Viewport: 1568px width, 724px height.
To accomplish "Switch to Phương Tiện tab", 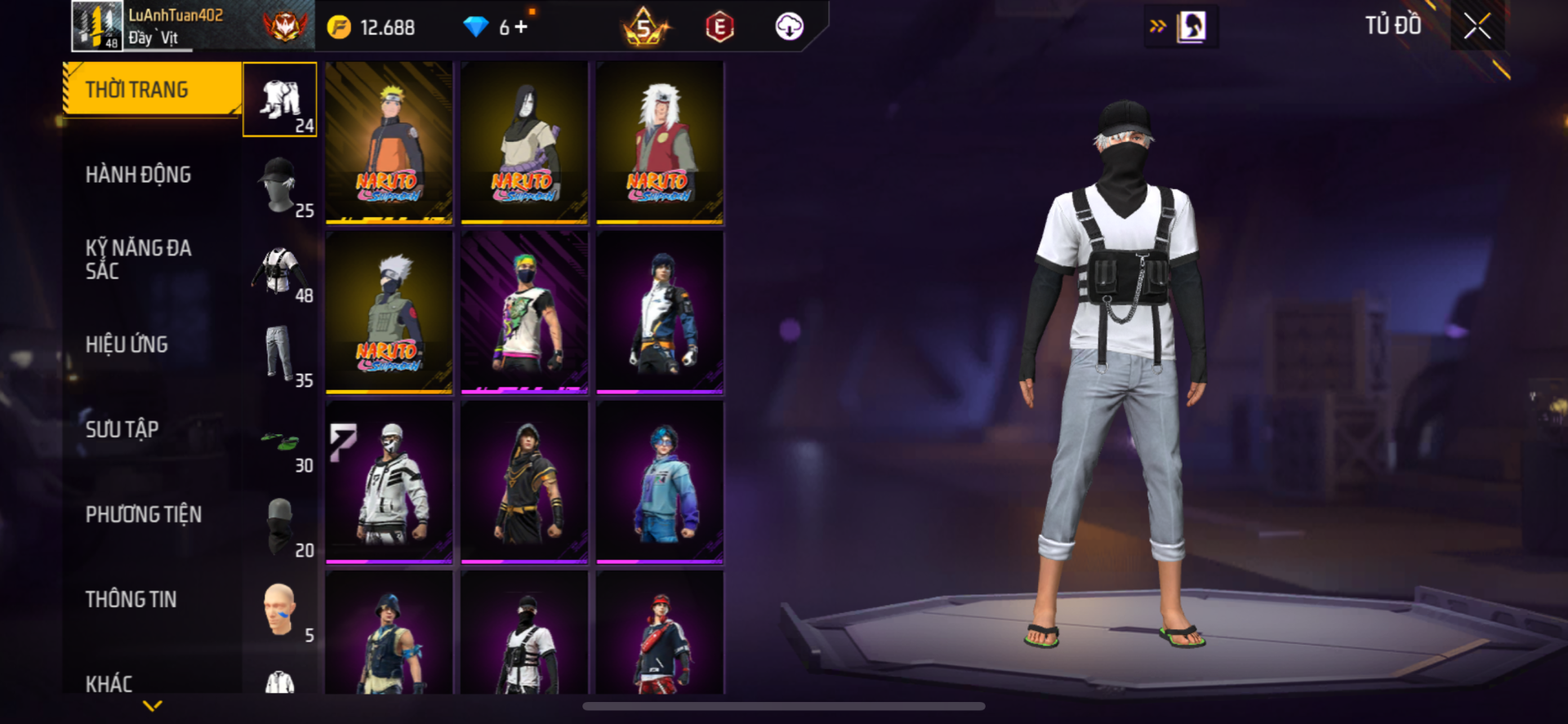I will [x=144, y=514].
